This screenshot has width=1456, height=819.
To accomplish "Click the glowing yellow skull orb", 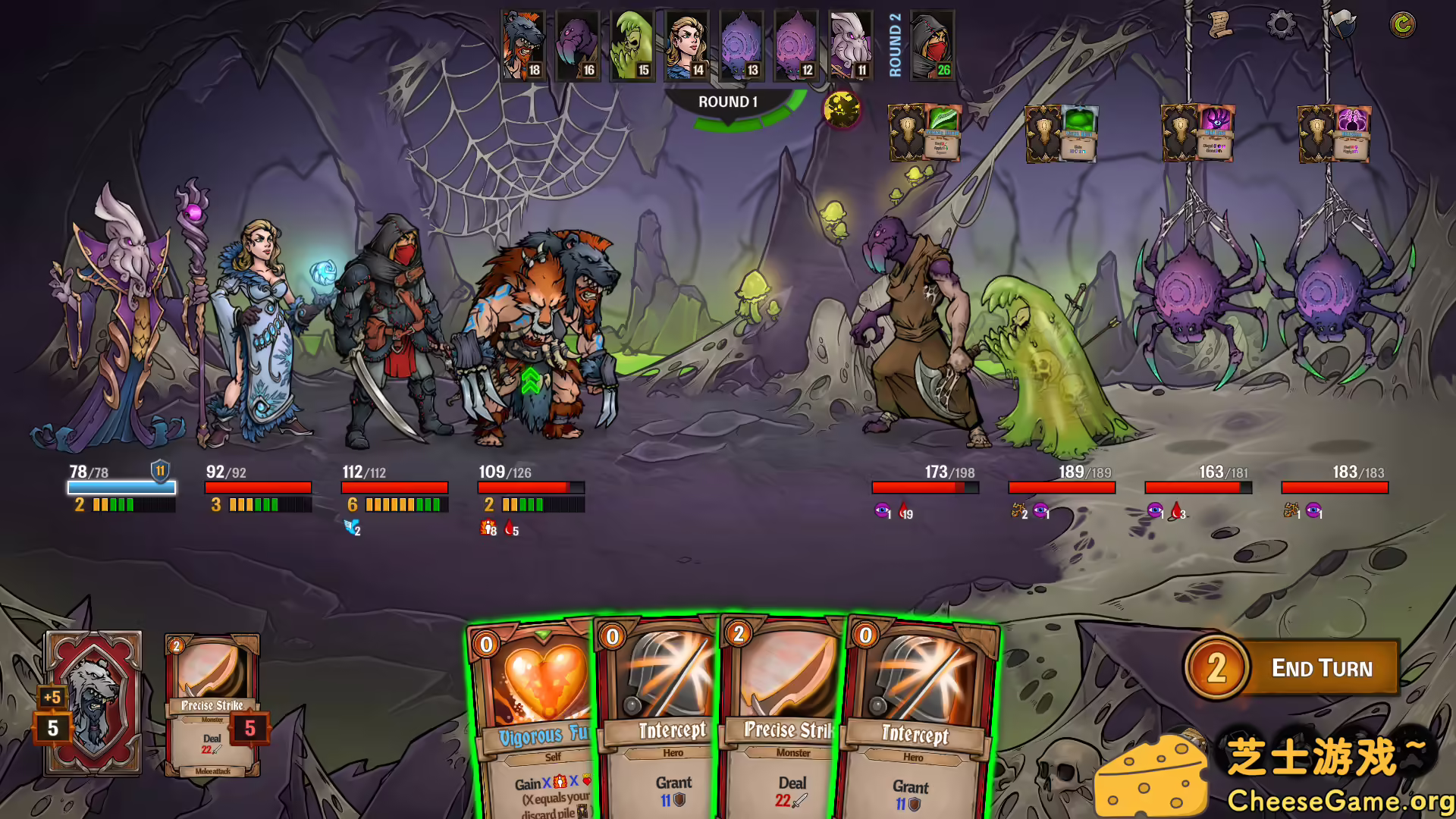I will (841, 110).
